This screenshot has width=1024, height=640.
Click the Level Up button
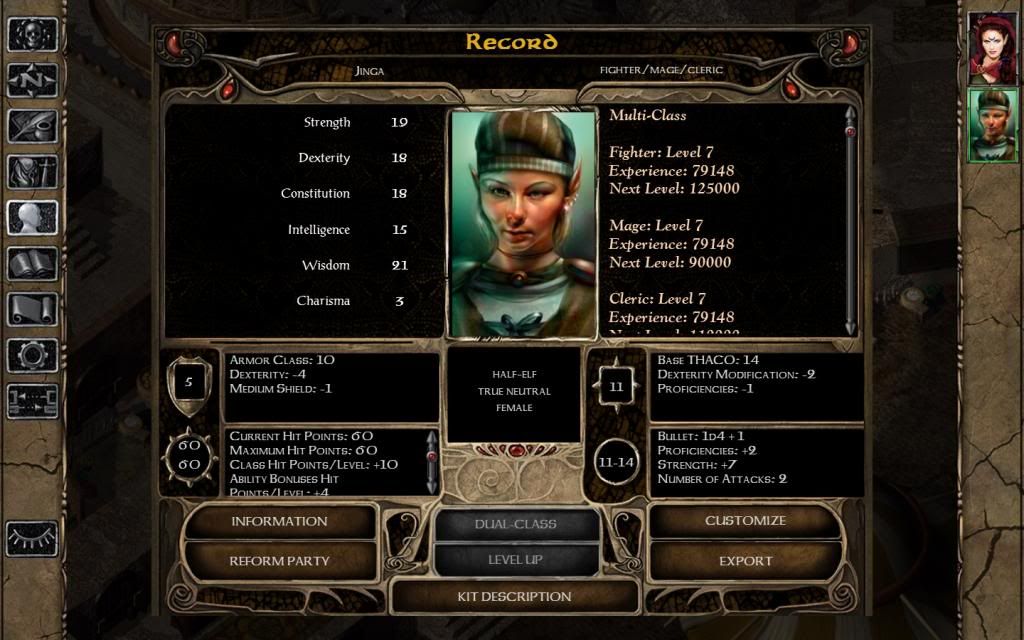click(x=516, y=560)
